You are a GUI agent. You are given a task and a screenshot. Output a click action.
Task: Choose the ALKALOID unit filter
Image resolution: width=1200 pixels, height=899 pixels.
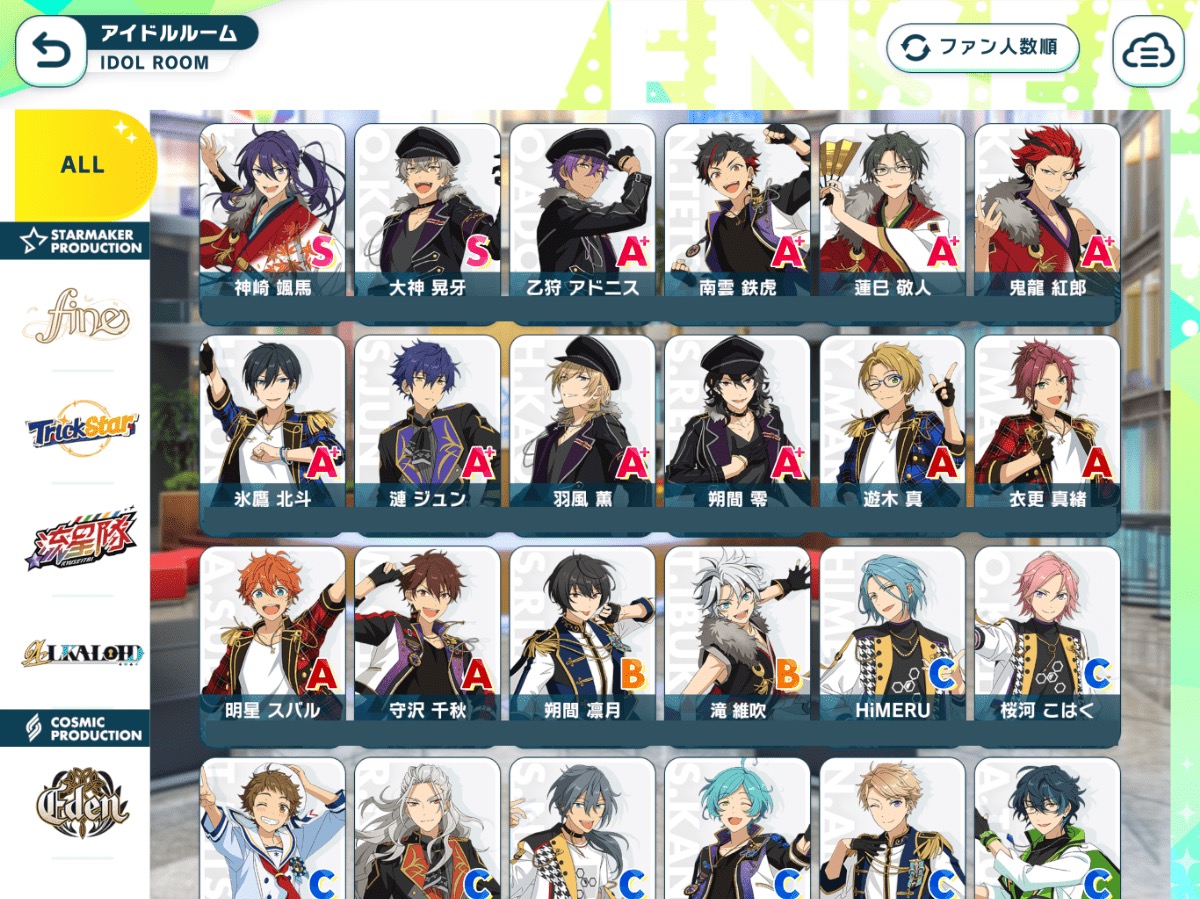coord(83,654)
